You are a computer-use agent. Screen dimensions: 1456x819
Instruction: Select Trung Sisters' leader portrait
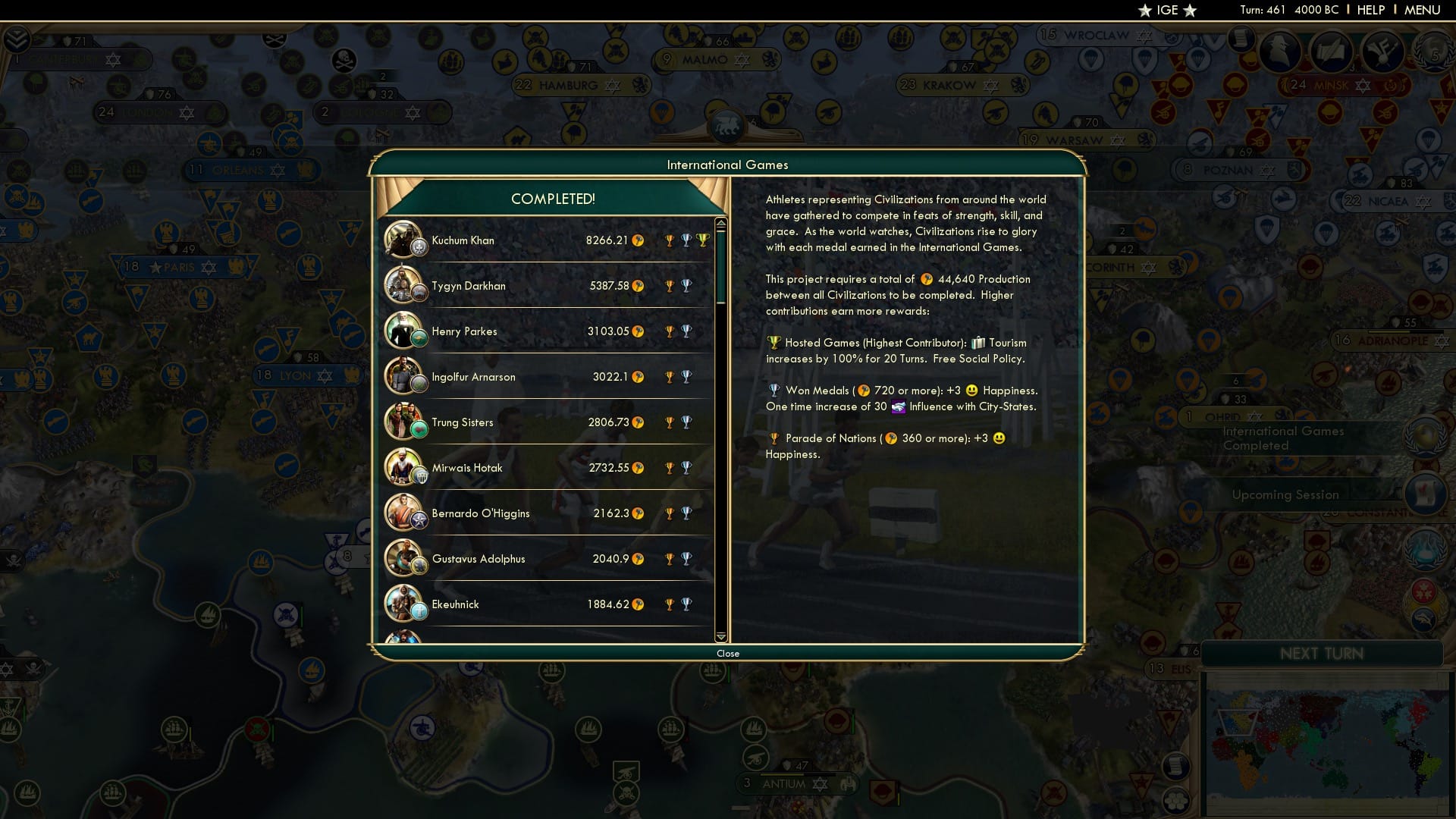coord(406,422)
